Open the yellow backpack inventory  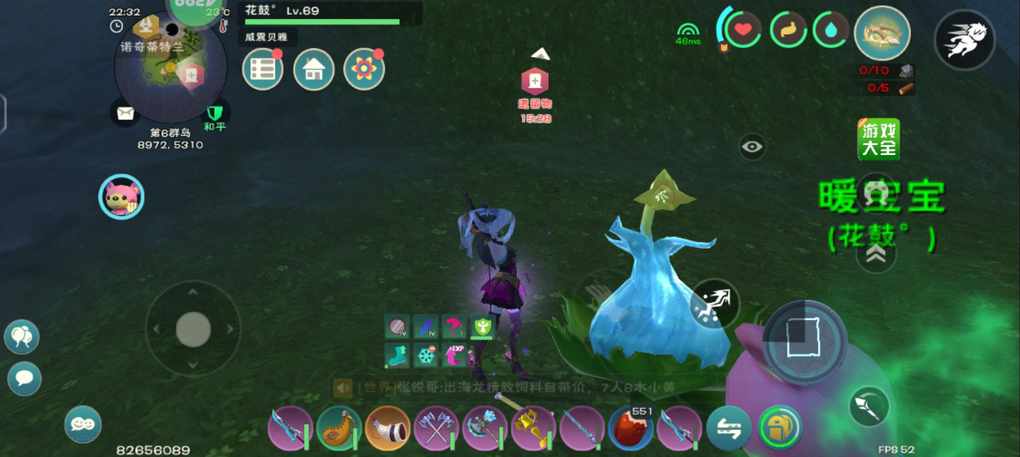tap(780, 428)
